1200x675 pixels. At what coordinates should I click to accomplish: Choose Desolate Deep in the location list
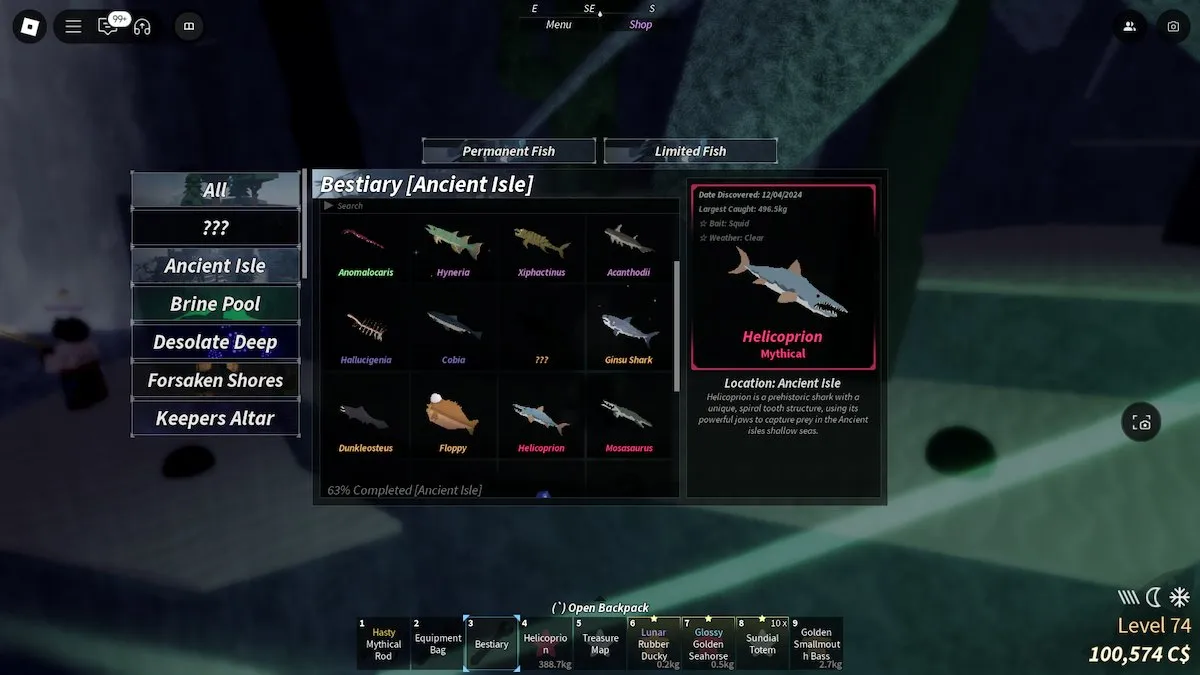tap(215, 342)
